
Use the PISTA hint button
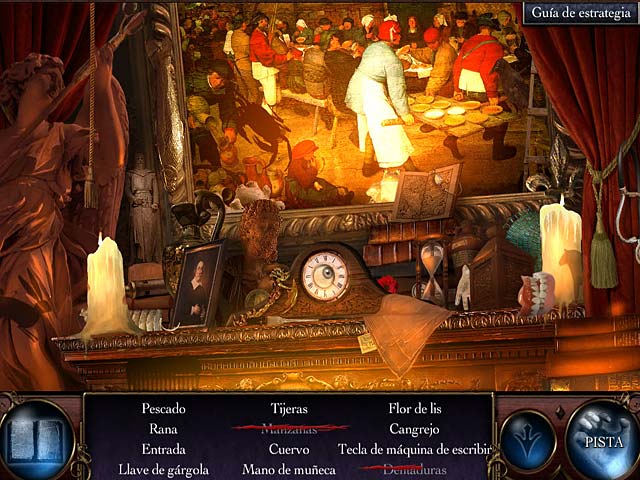click(x=603, y=439)
